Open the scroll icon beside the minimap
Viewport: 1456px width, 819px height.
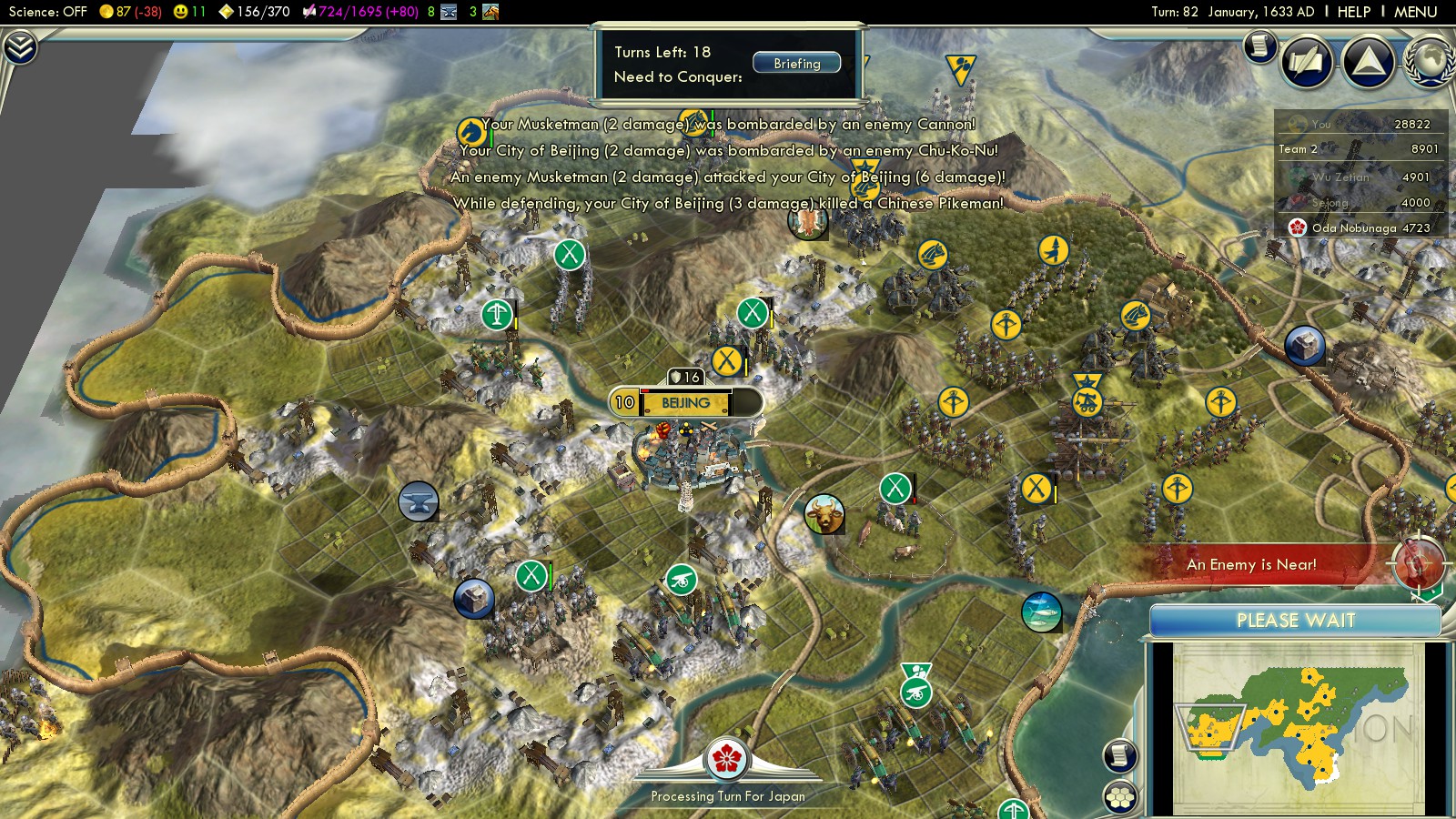click(x=1120, y=755)
